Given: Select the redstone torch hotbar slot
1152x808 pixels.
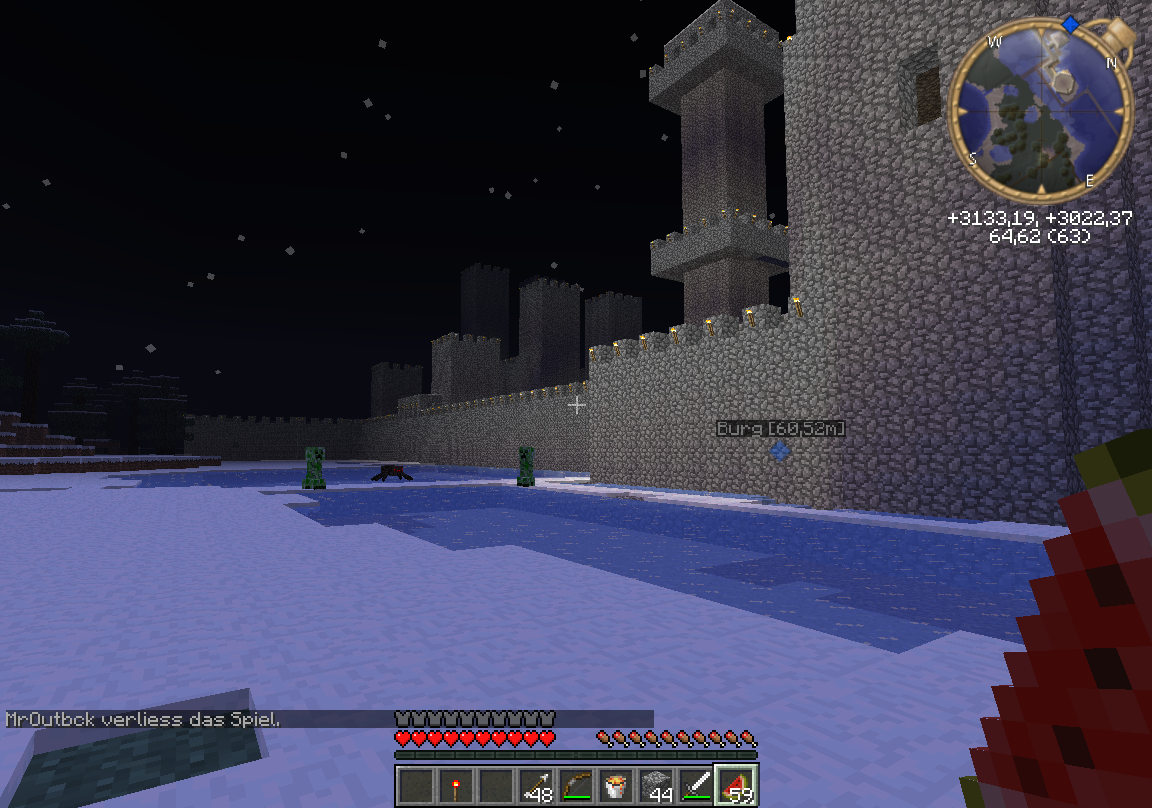Looking at the screenshot, I should click(x=456, y=786).
